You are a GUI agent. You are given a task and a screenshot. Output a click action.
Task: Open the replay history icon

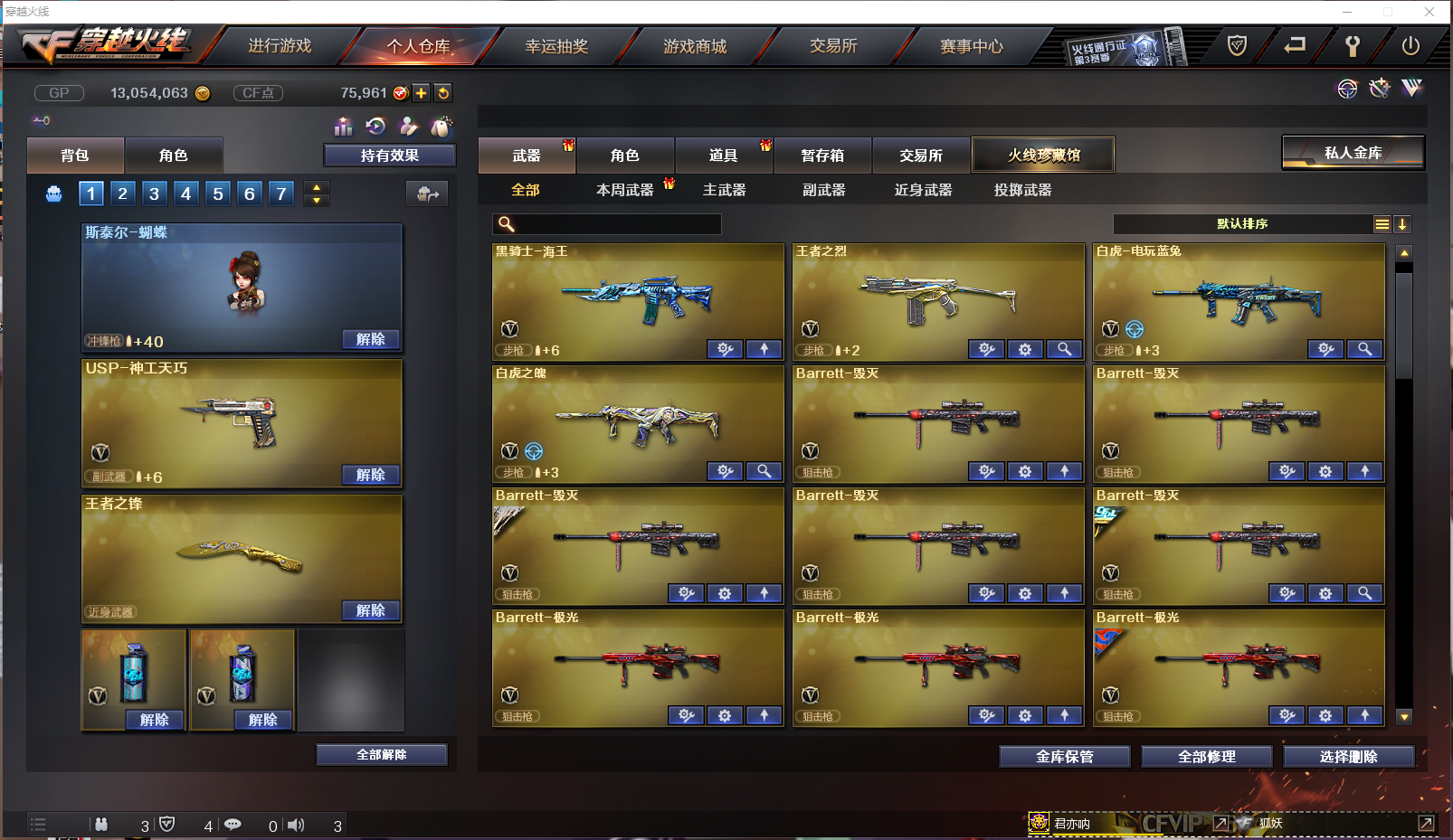376,127
